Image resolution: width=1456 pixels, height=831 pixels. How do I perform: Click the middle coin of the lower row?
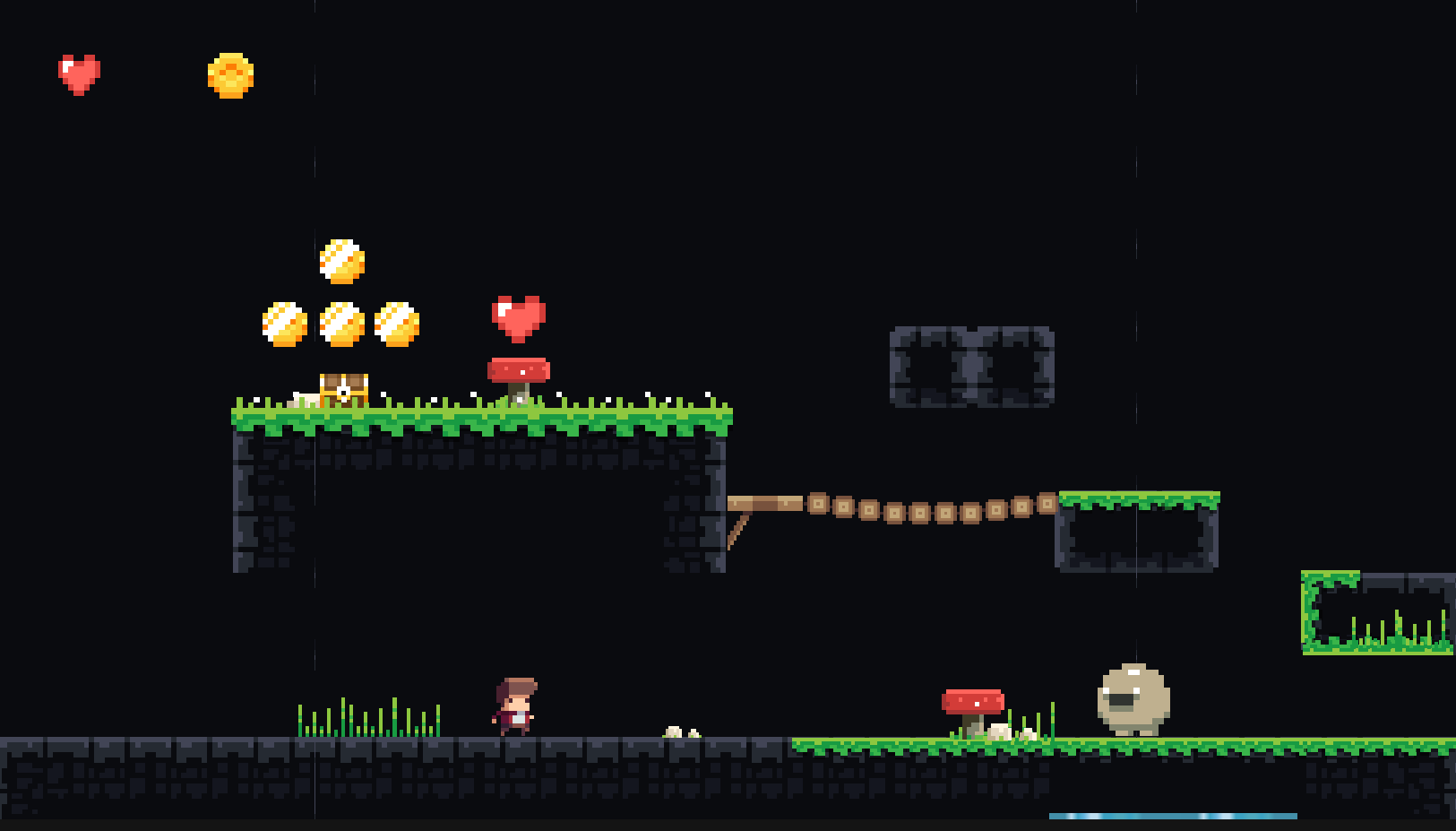pyautogui.click(x=341, y=323)
